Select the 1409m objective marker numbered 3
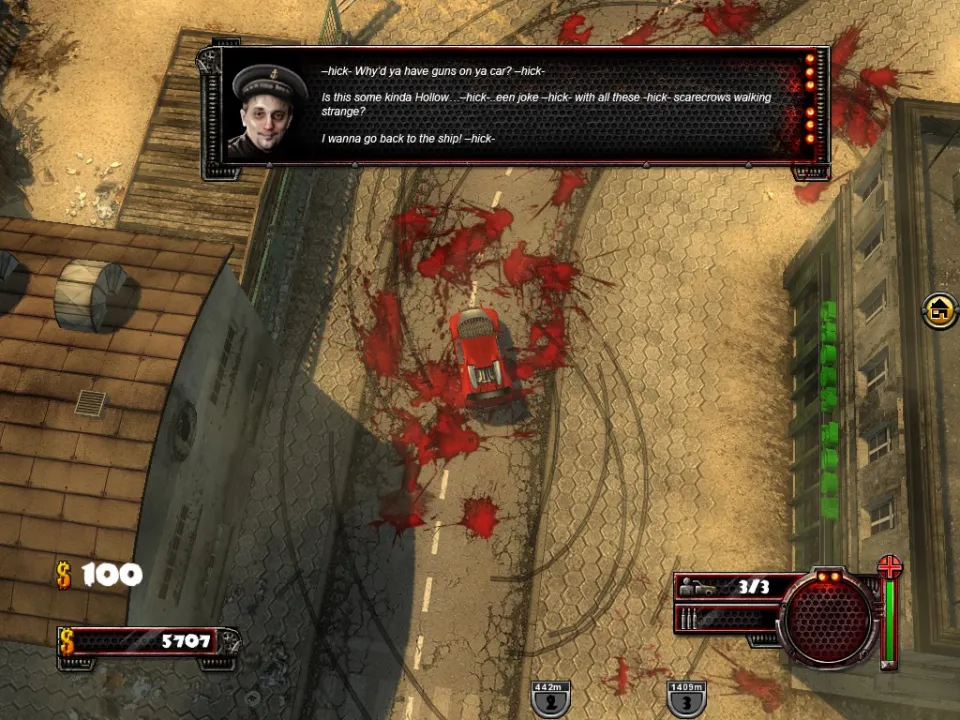Screen dimensions: 960x720 coord(686,698)
